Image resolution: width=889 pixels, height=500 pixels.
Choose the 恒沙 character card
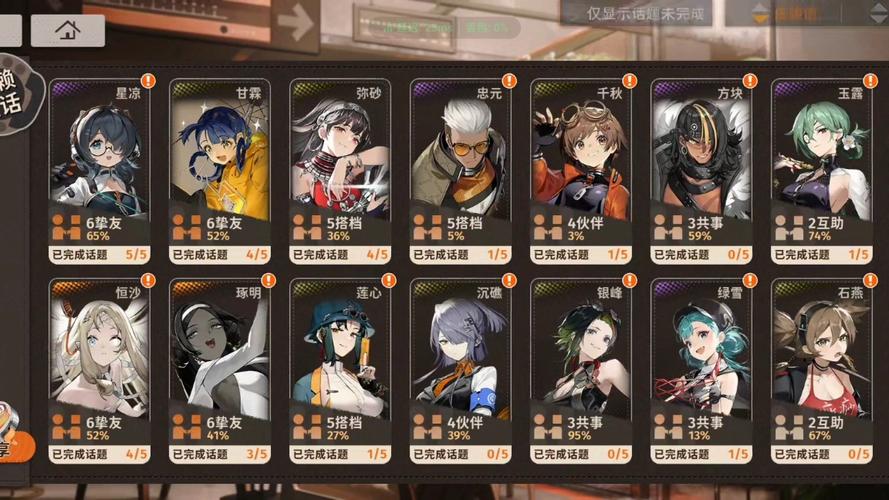pos(99,370)
